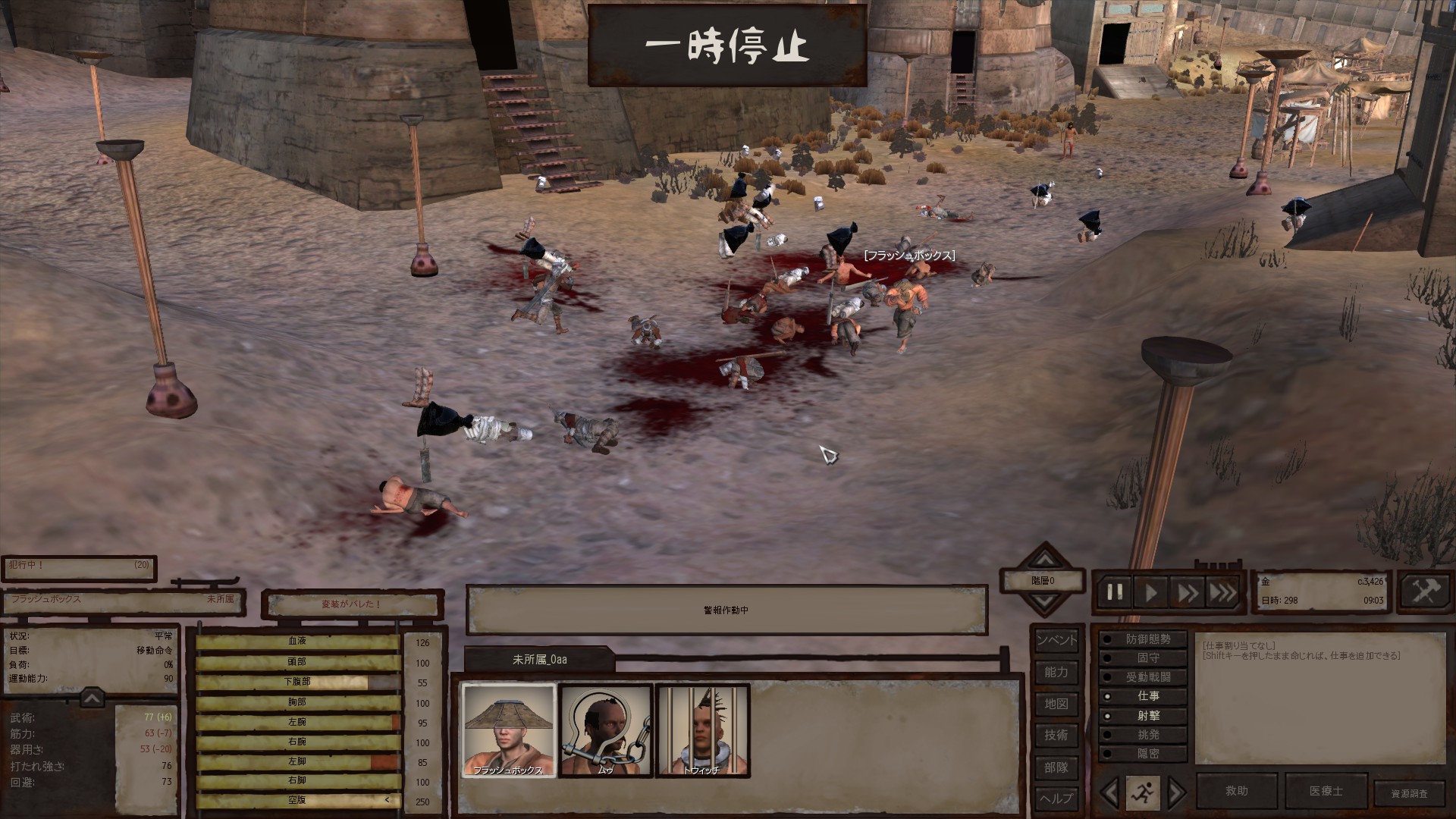
Task: Click the pause time button
Action: tap(1115, 592)
